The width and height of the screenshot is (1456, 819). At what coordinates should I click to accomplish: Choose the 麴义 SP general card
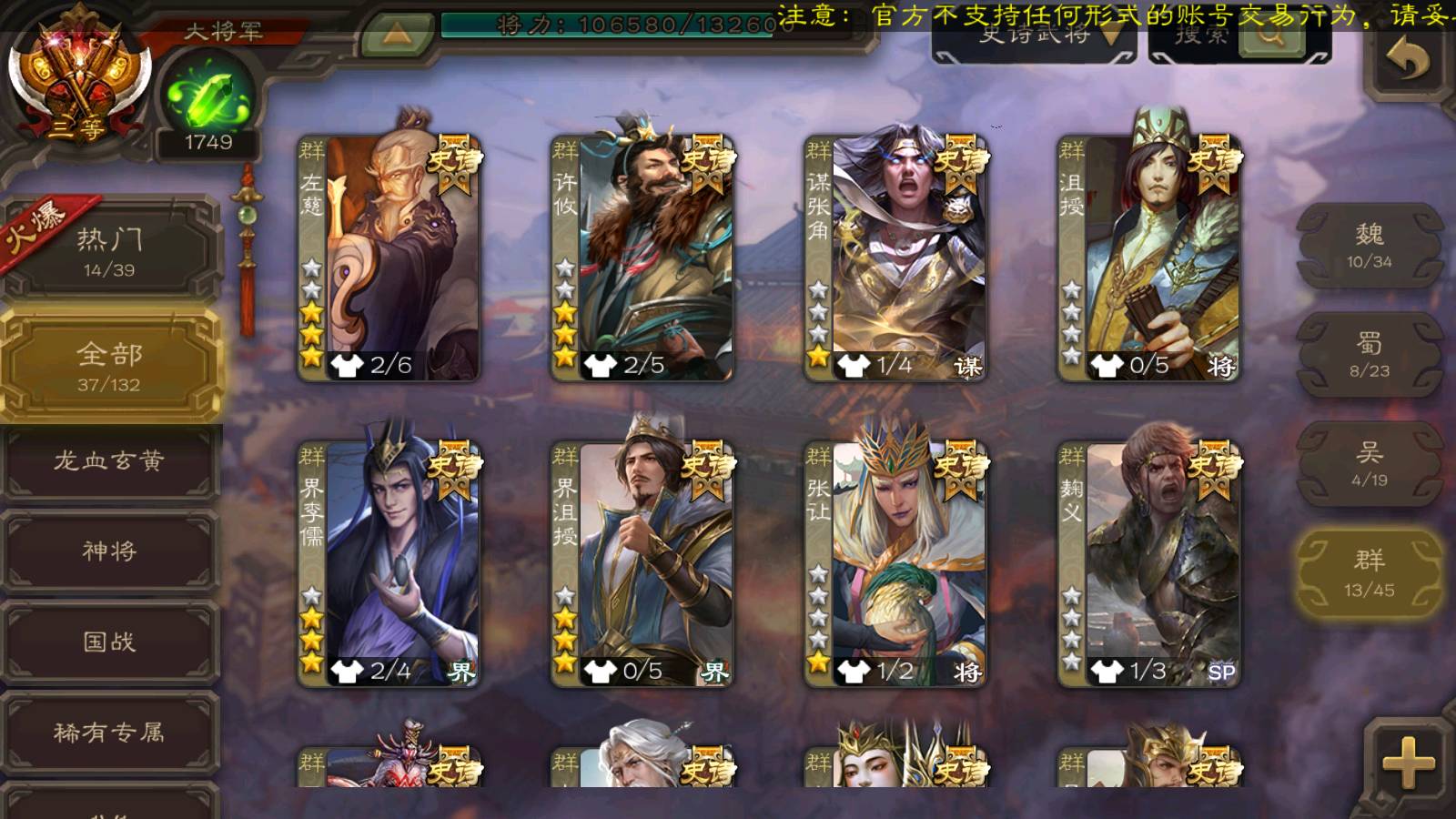click(x=1148, y=564)
